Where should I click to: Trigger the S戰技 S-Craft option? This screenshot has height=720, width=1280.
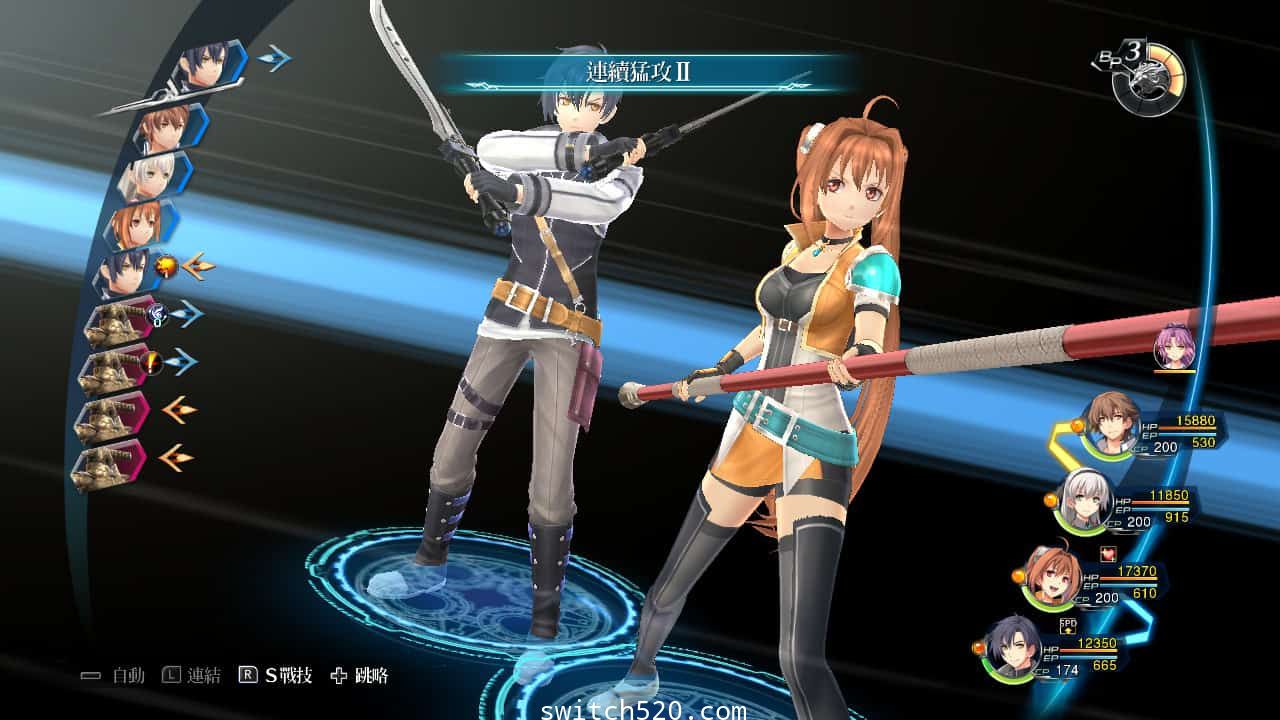coord(275,676)
